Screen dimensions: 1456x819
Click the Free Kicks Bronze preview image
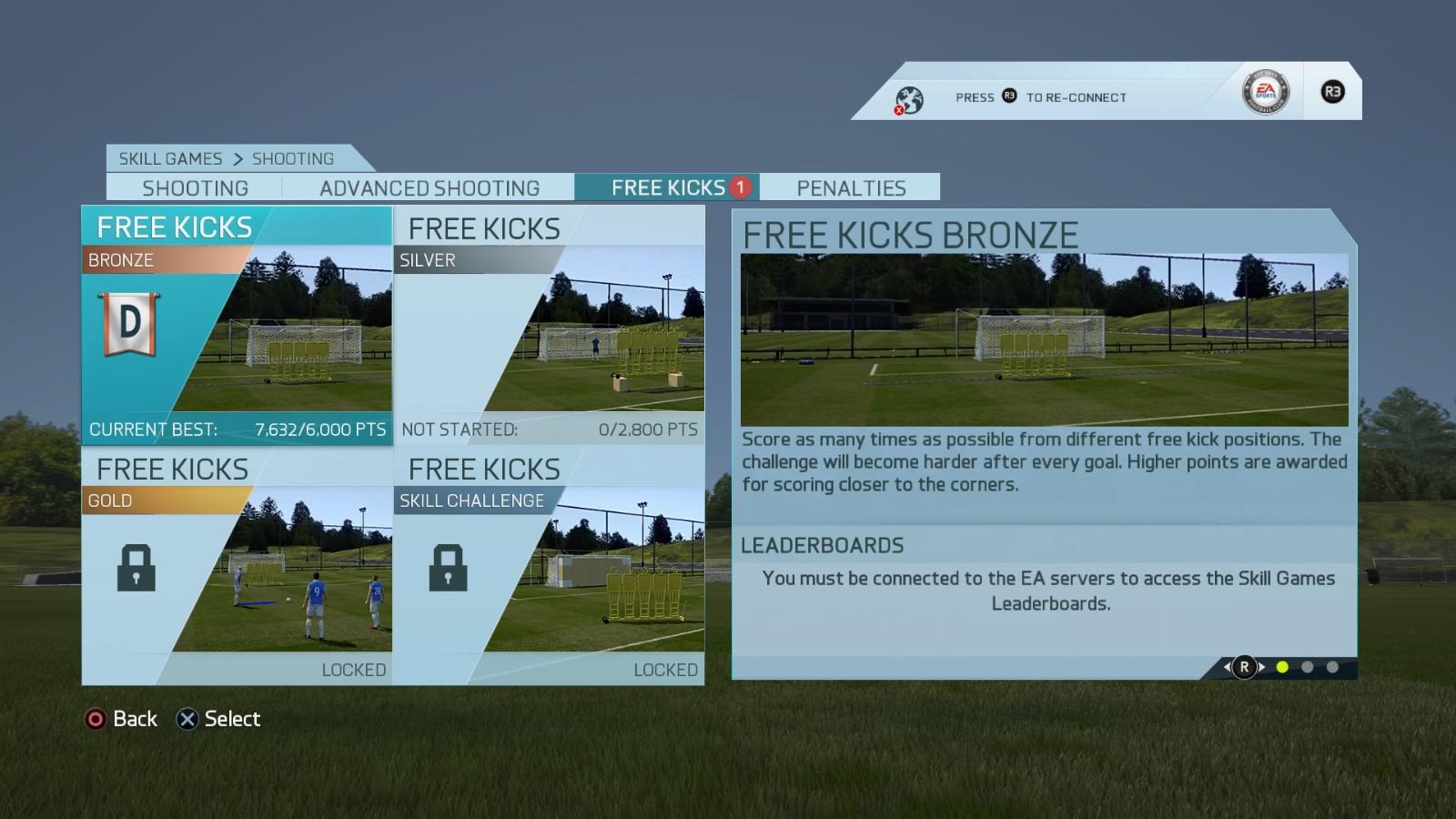[1044, 339]
